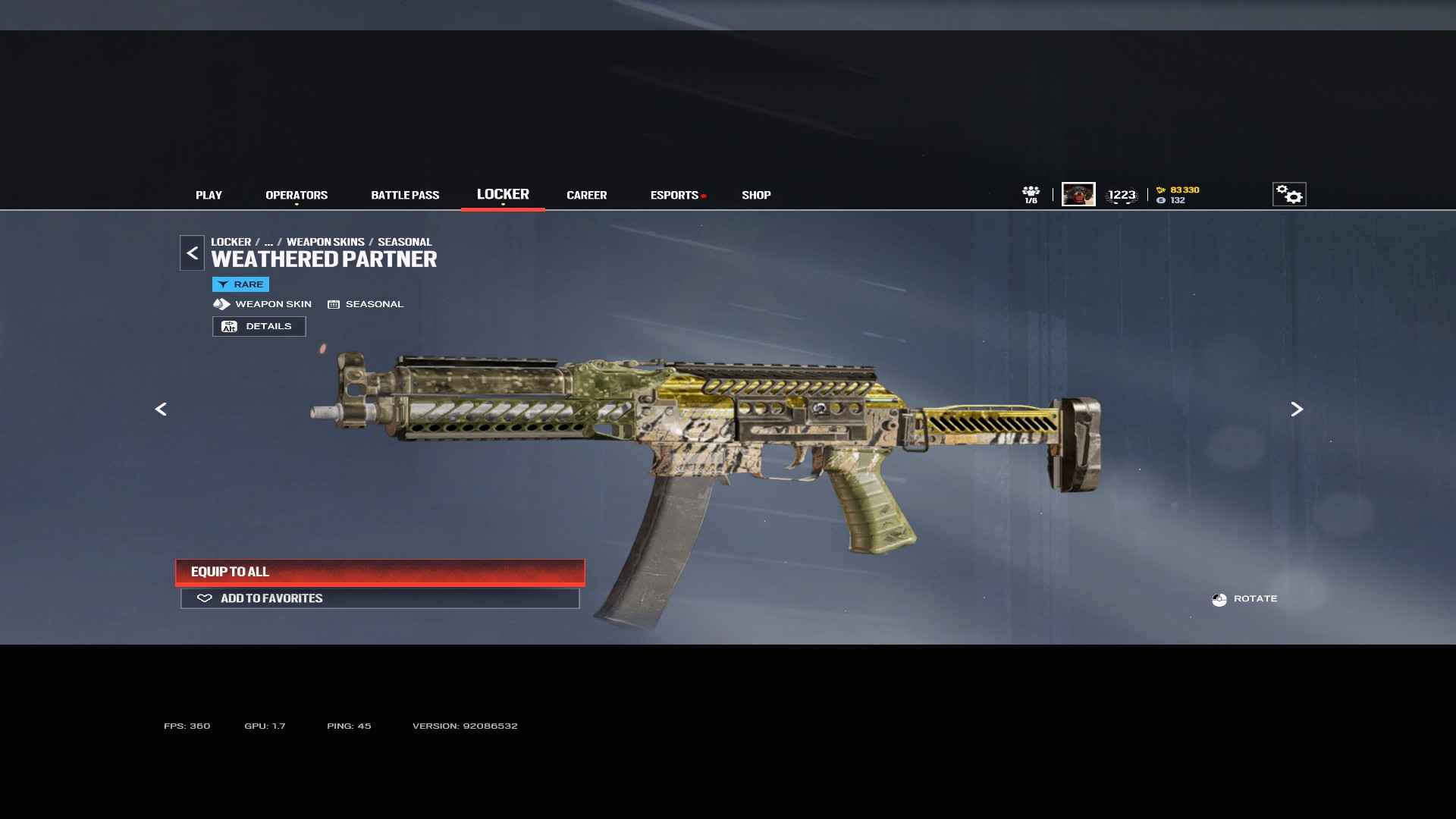Go to Weapon Skins in the breadcrumb
Viewport: 1456px width, 819px height.
pos(325,242)
